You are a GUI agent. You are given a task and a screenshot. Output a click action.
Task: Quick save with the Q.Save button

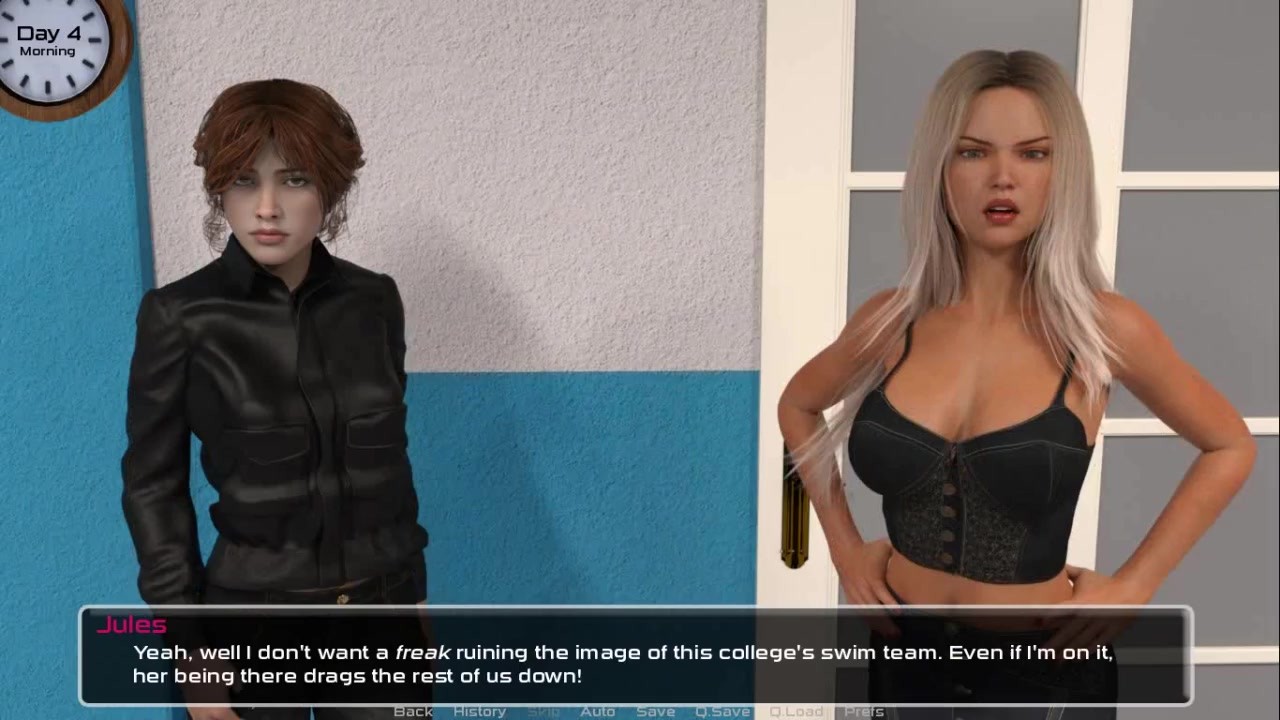722,711
